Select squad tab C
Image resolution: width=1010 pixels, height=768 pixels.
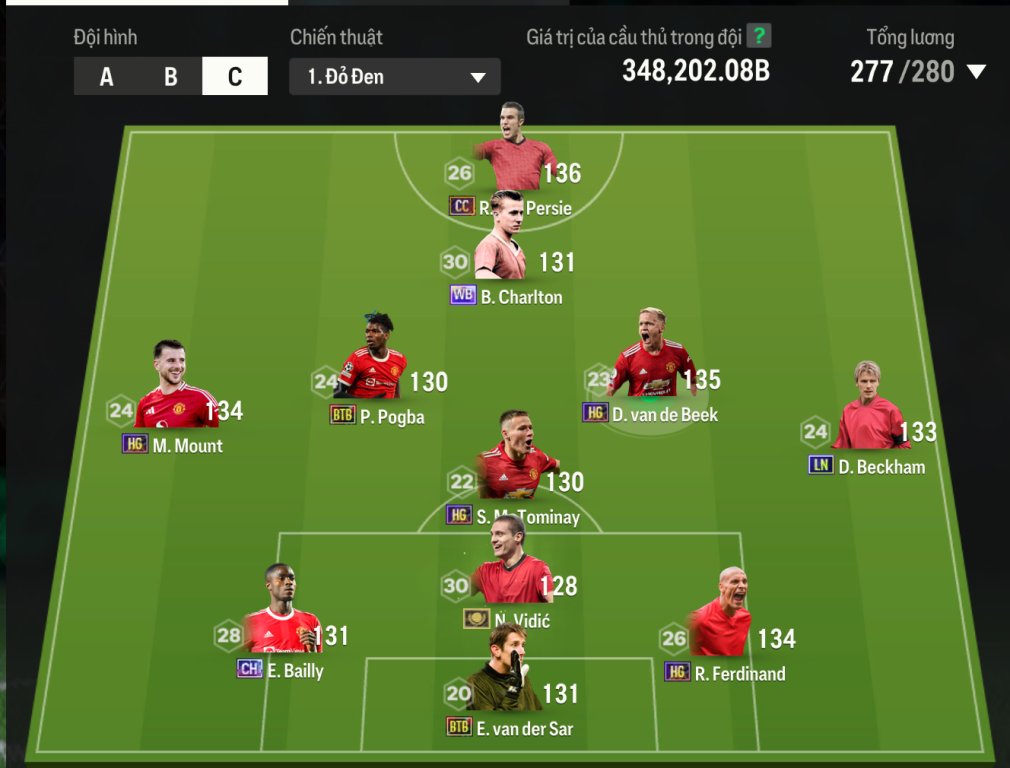(235, 77)
